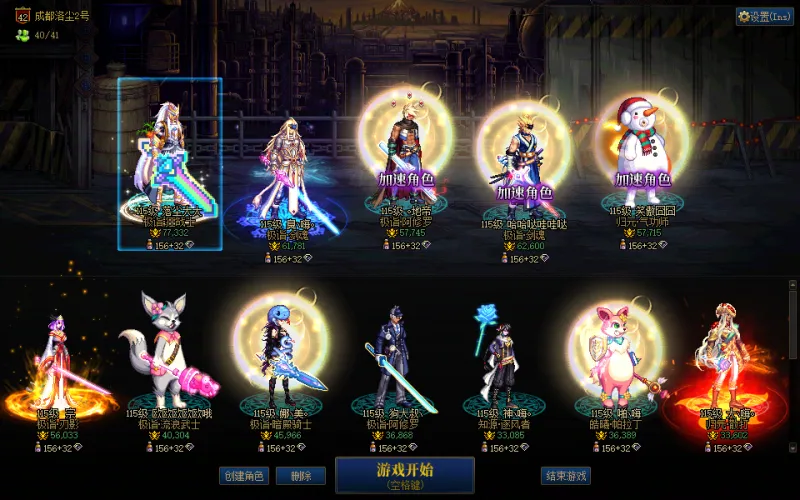Select the pink rabbit 帕拉丁 character
The image size is (800, 500).
[x=614, y=358]
